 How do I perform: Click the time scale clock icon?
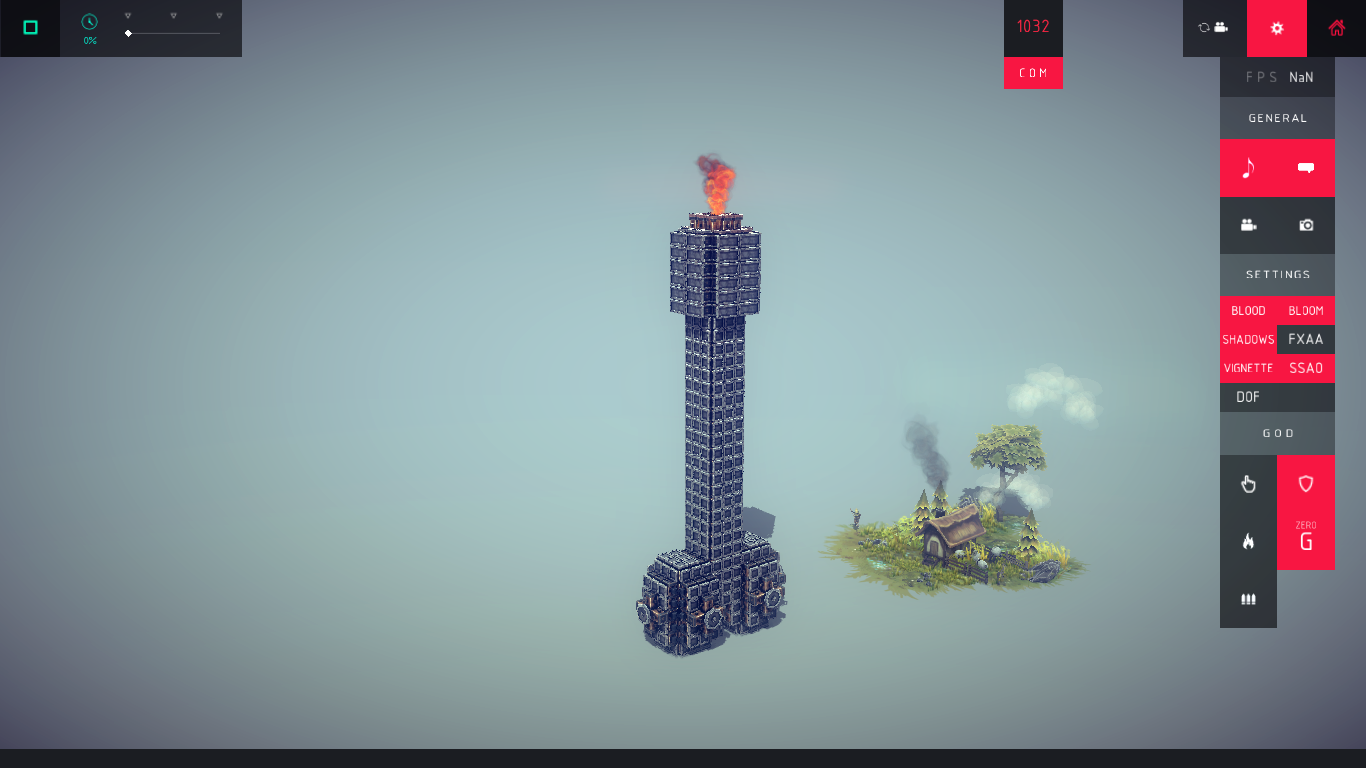coord(90,22)
